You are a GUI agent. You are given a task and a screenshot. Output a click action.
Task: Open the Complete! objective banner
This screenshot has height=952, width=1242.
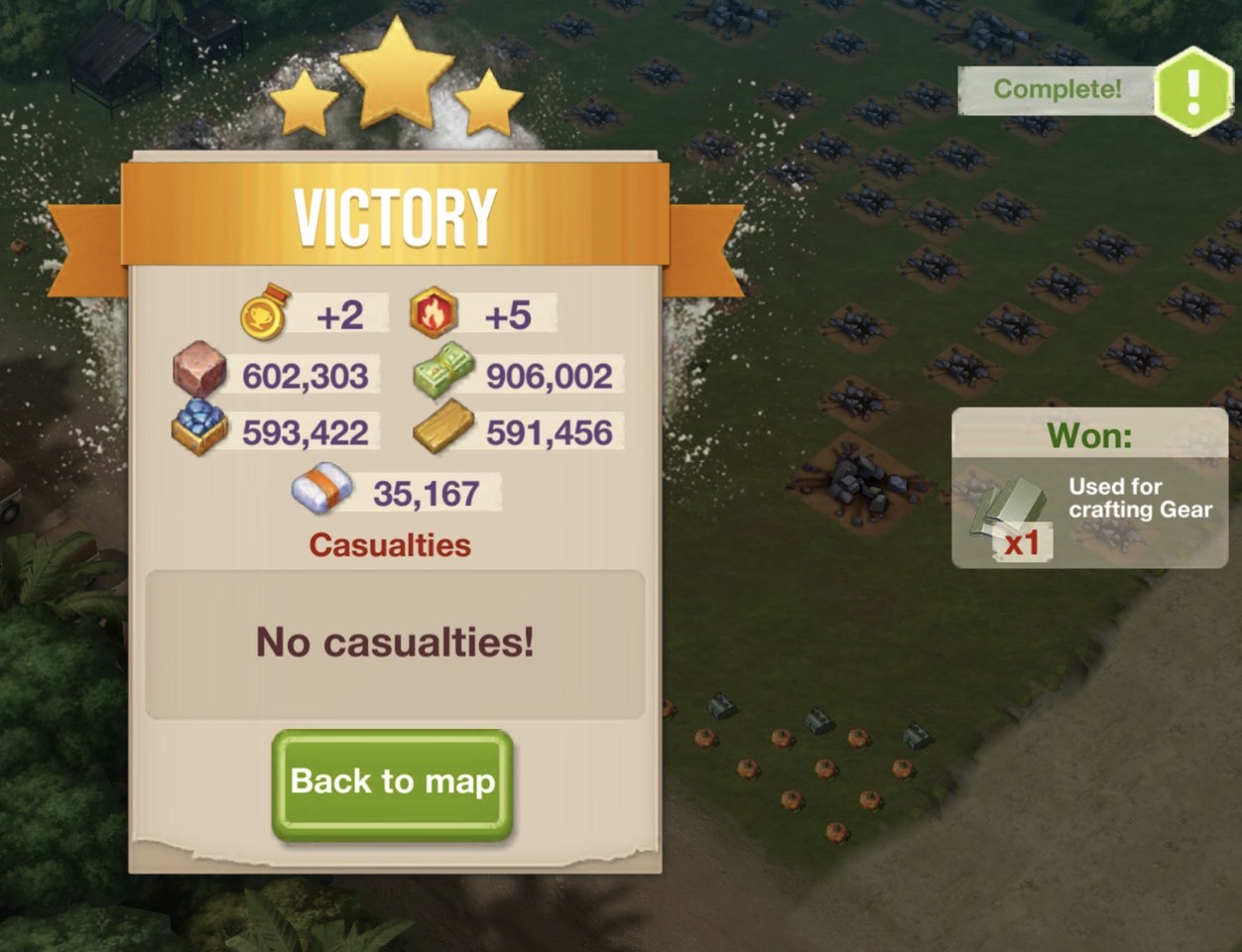1057,89
